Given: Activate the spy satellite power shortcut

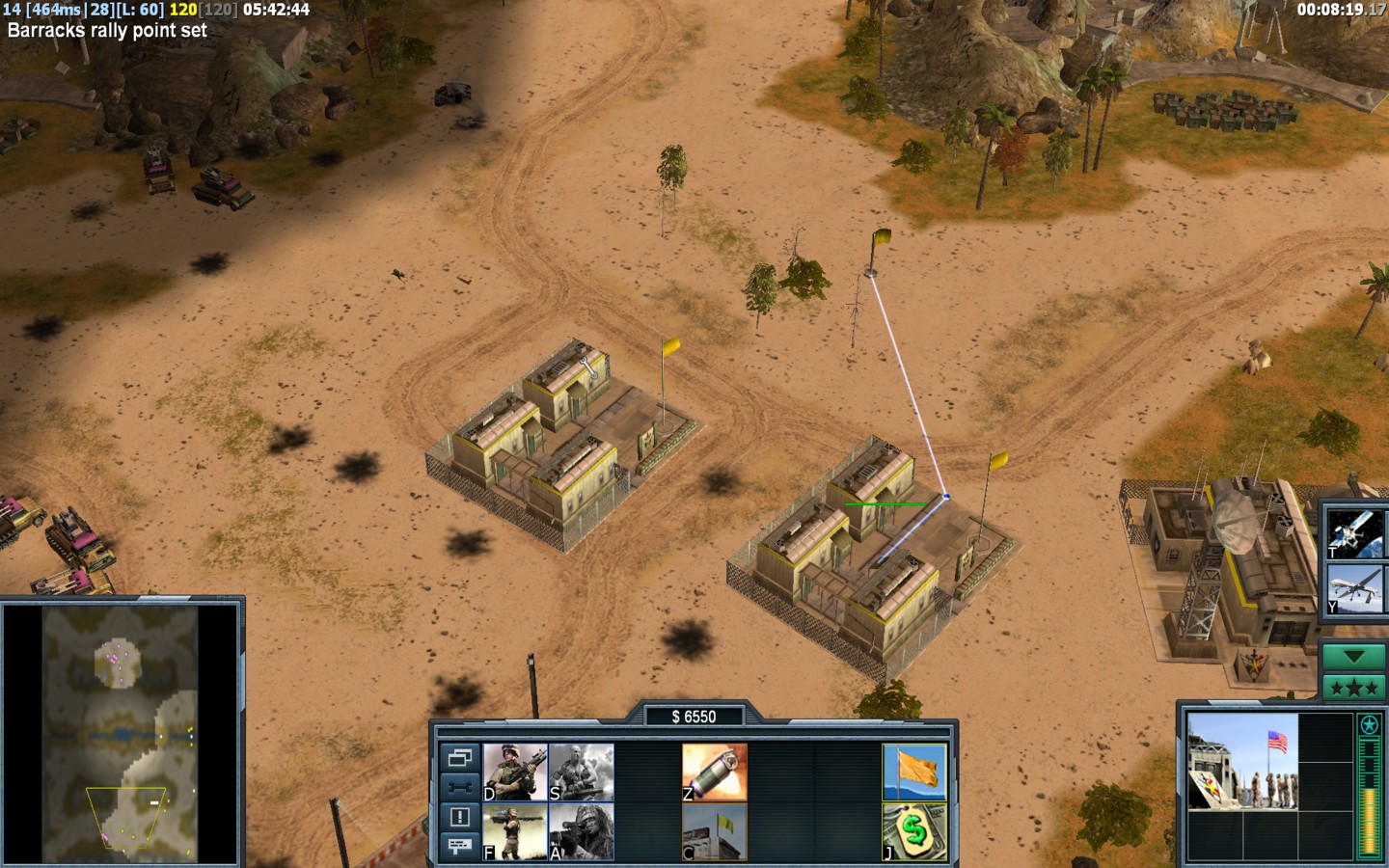Looking at the screenshot, I should (x=1353, y=531).
